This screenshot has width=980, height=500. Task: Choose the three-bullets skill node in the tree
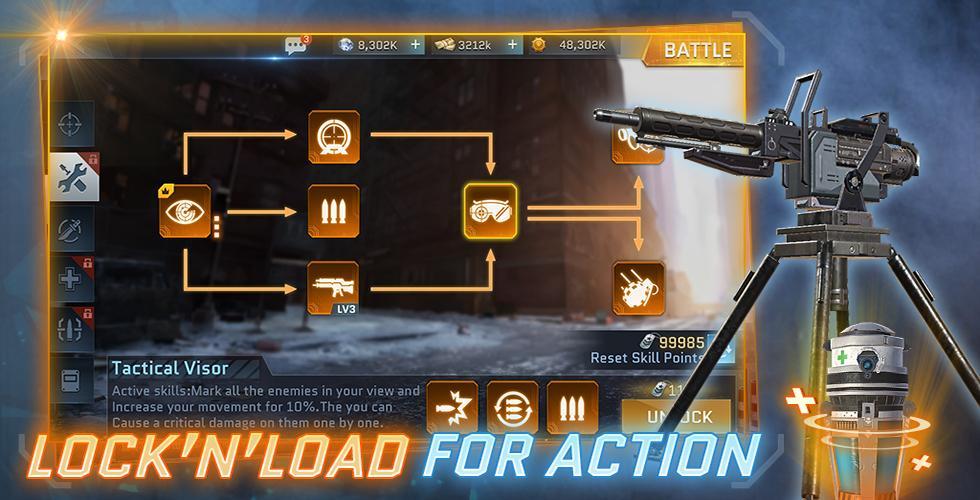coord(333,210)
